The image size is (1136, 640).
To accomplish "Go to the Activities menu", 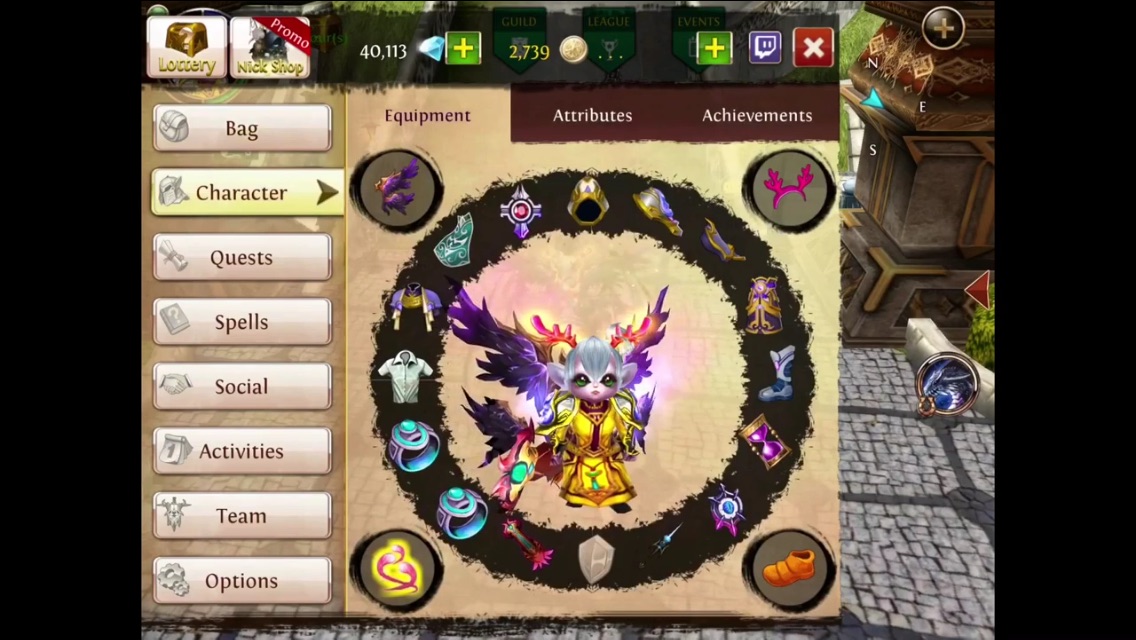I will (x=242, y=451).
